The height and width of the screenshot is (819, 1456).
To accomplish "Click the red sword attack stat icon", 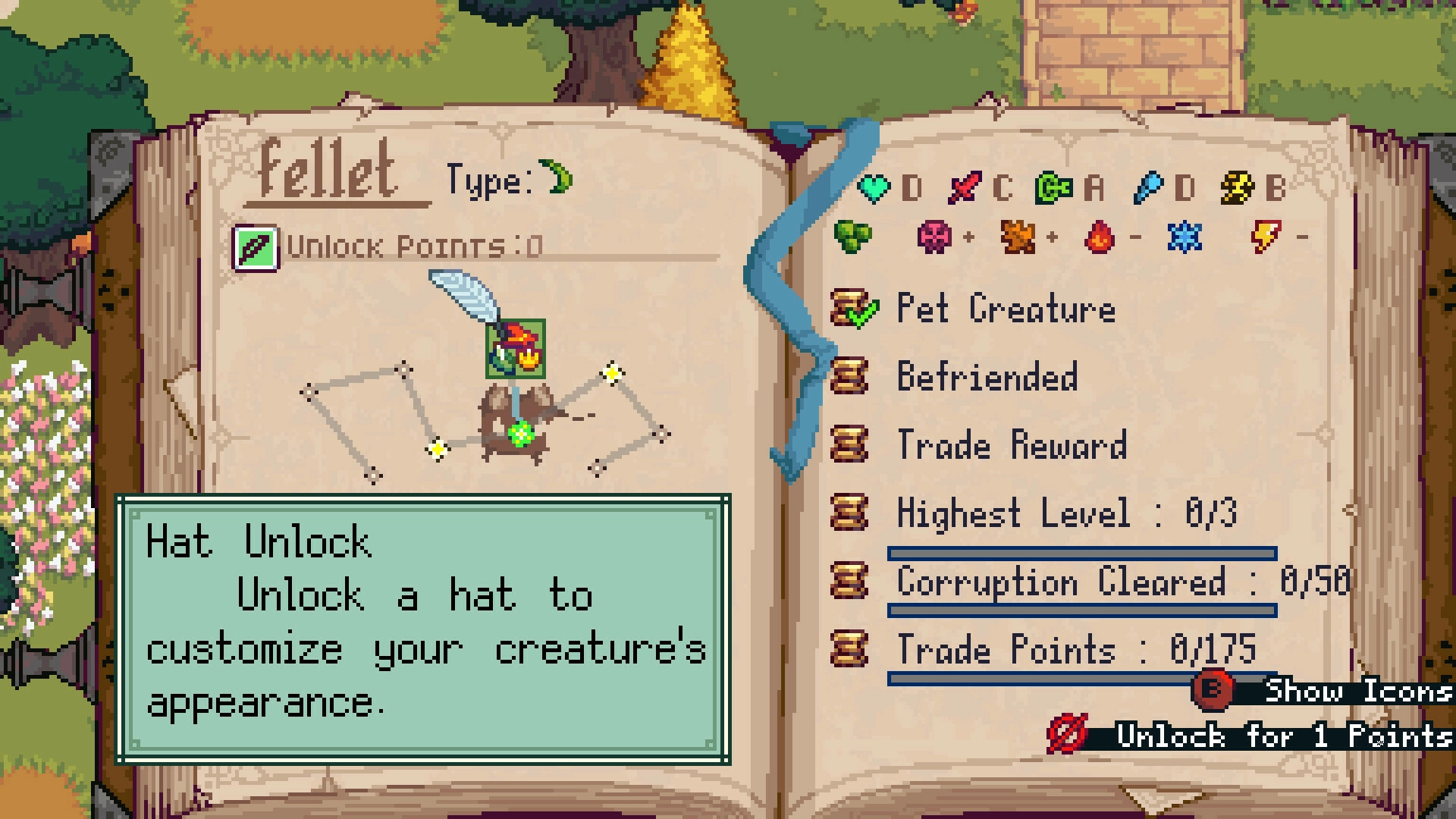I will [x=965, y=187].
